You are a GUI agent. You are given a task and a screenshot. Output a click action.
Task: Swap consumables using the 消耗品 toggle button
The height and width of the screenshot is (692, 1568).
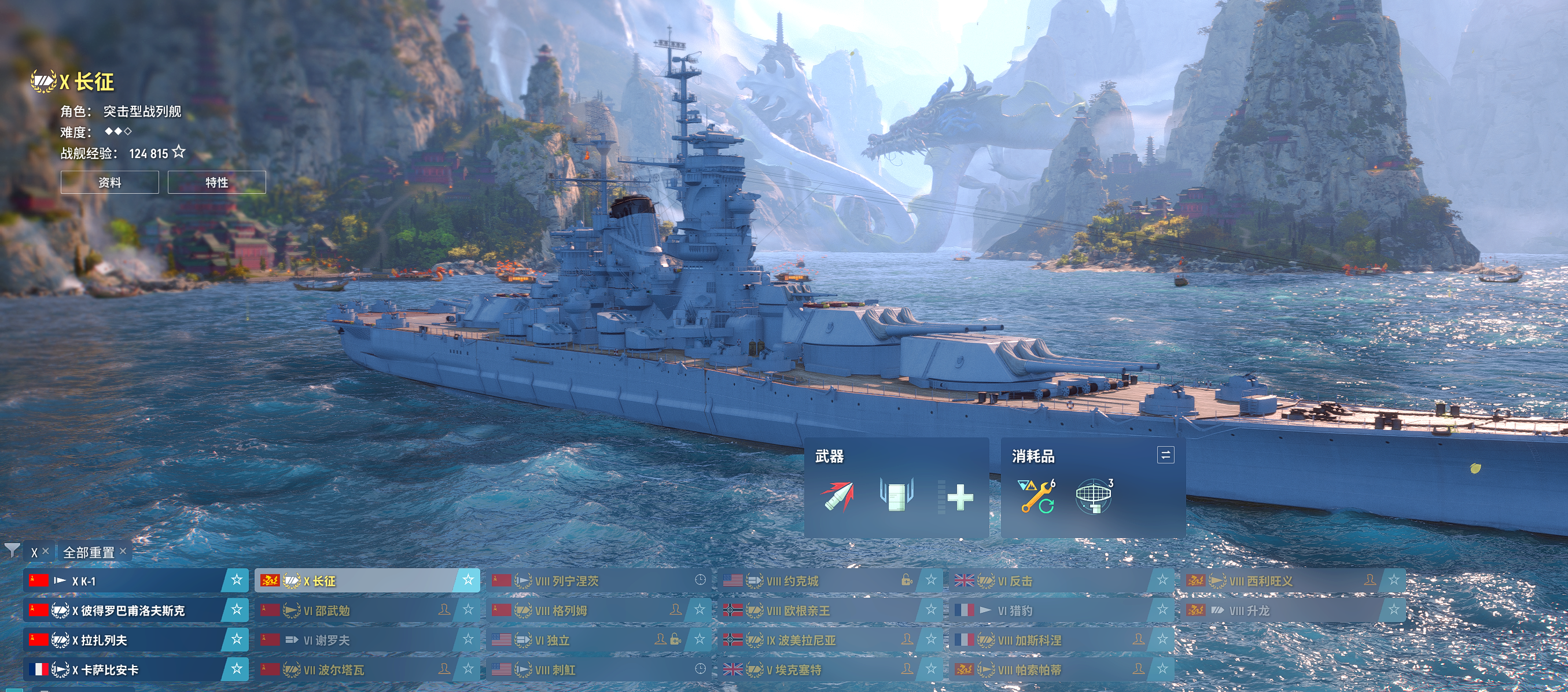pos(1165,455)
